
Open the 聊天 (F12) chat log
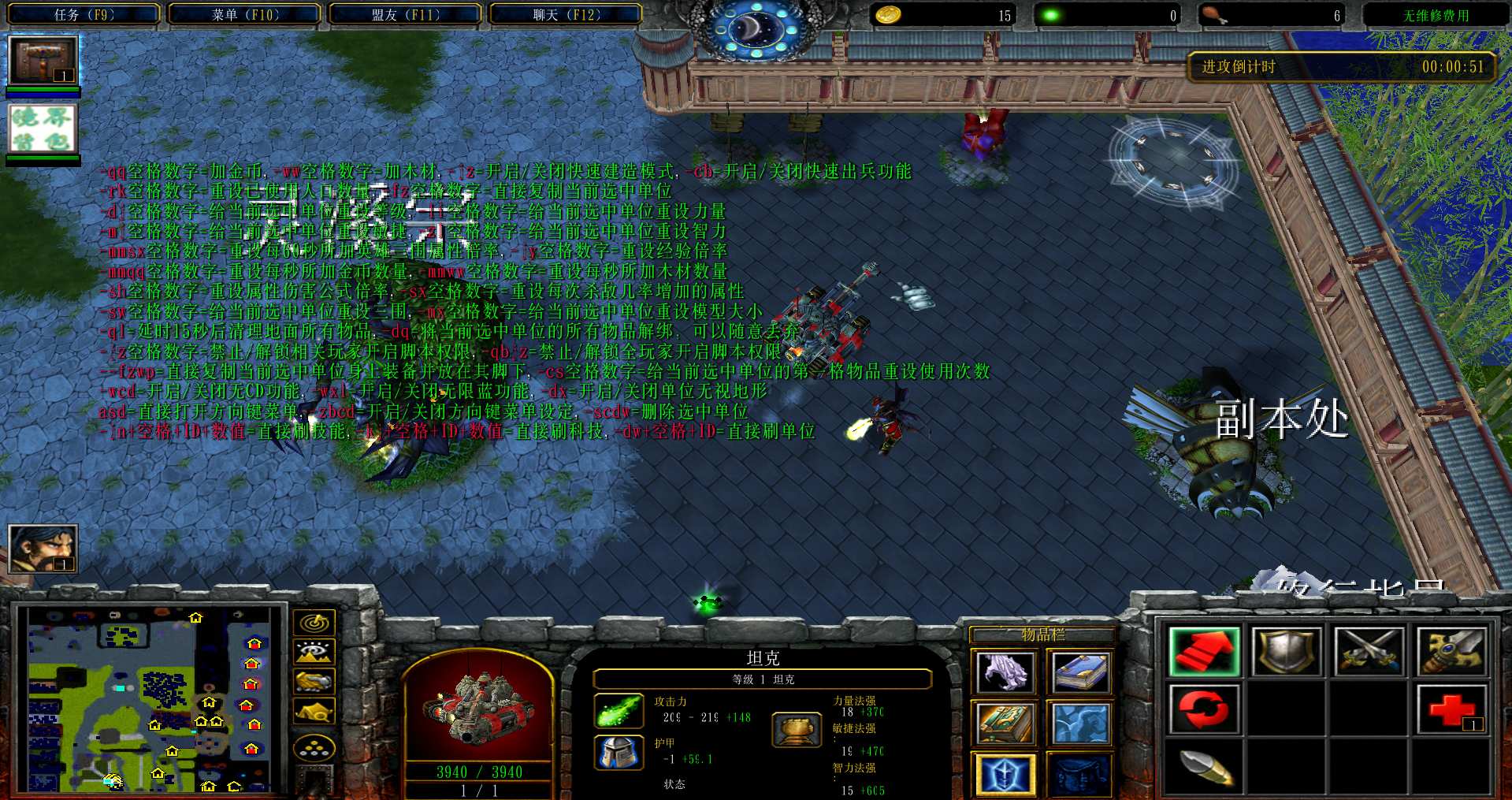[566, 14]
